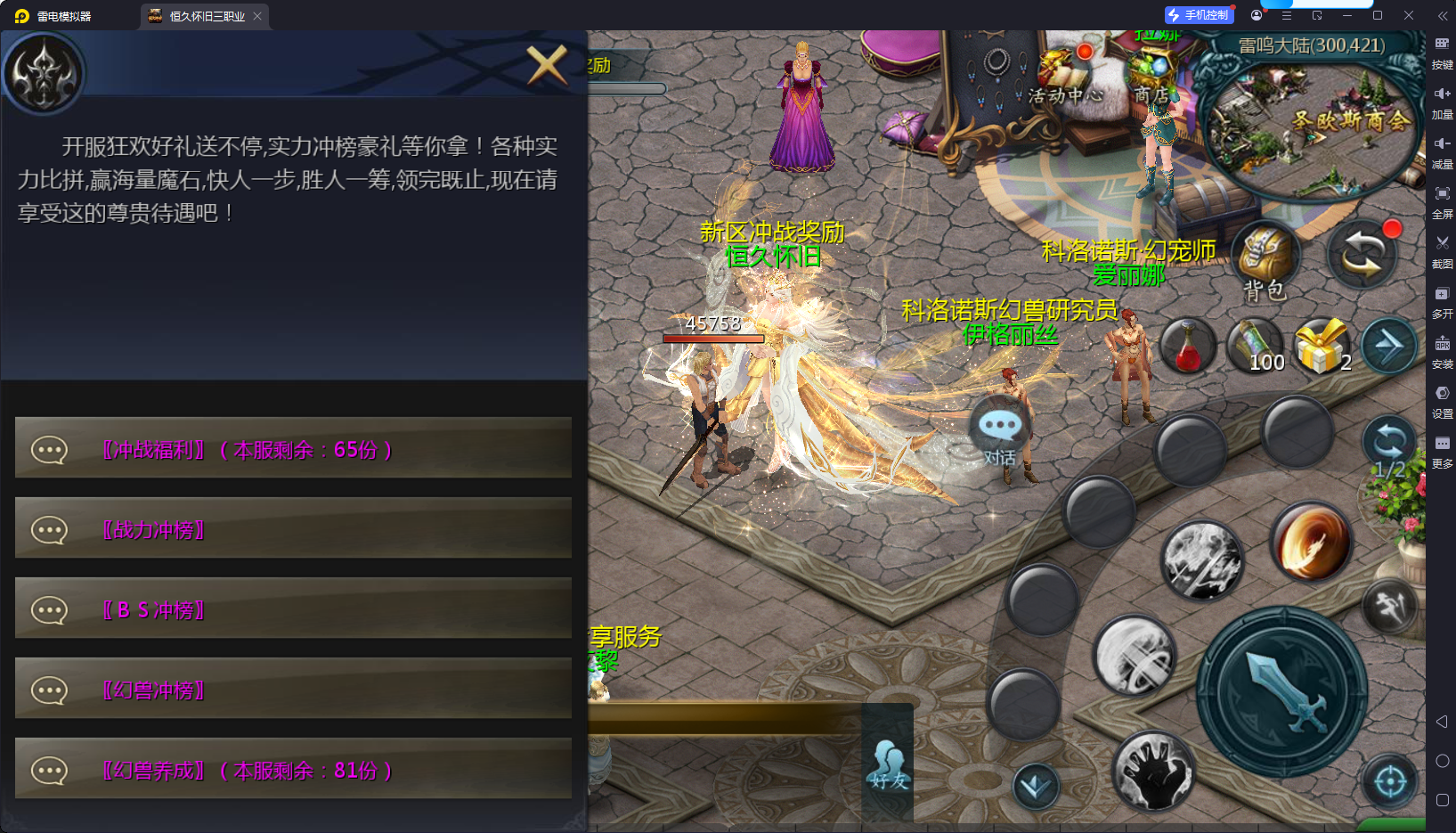Click the 对话 talk bubble button
1456x833 pixels.
point(1000,436)
